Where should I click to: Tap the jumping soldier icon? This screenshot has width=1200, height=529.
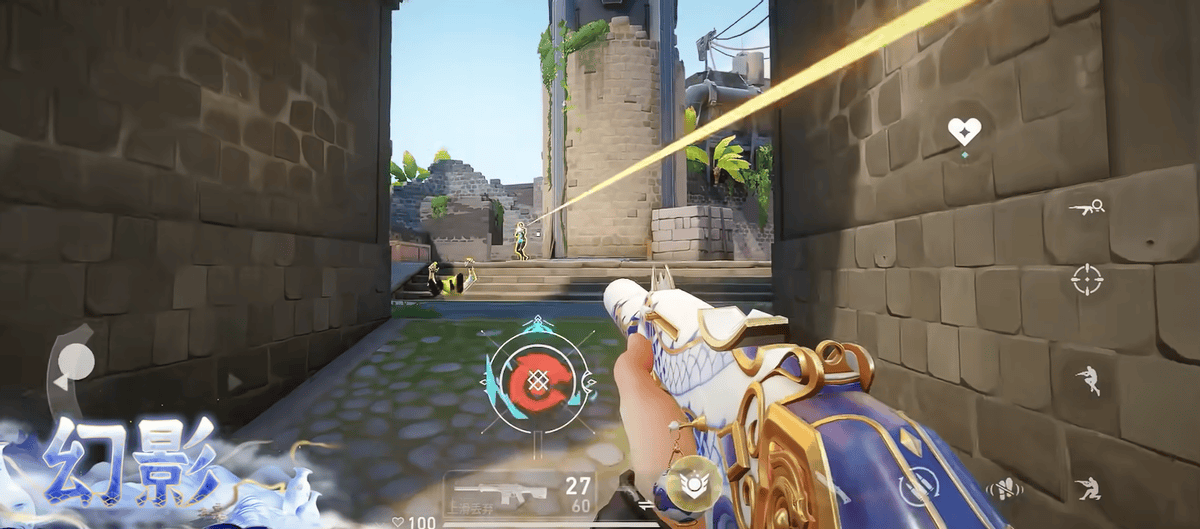[x=1087, y=380]
